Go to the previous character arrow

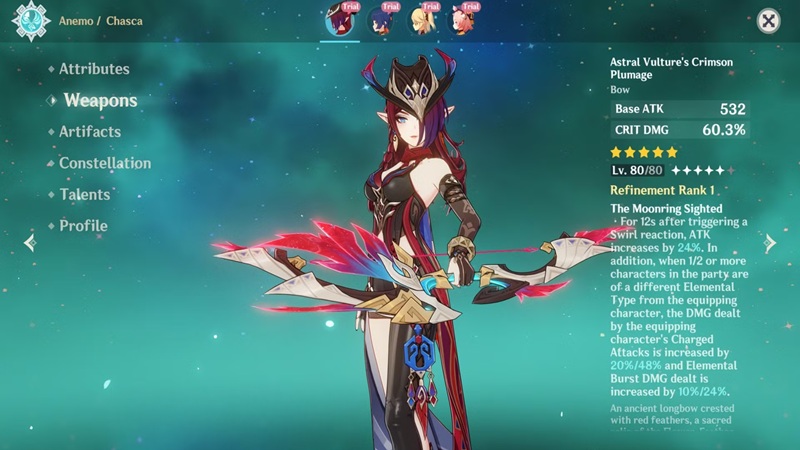pyautogui.click(x=29, y=242)
